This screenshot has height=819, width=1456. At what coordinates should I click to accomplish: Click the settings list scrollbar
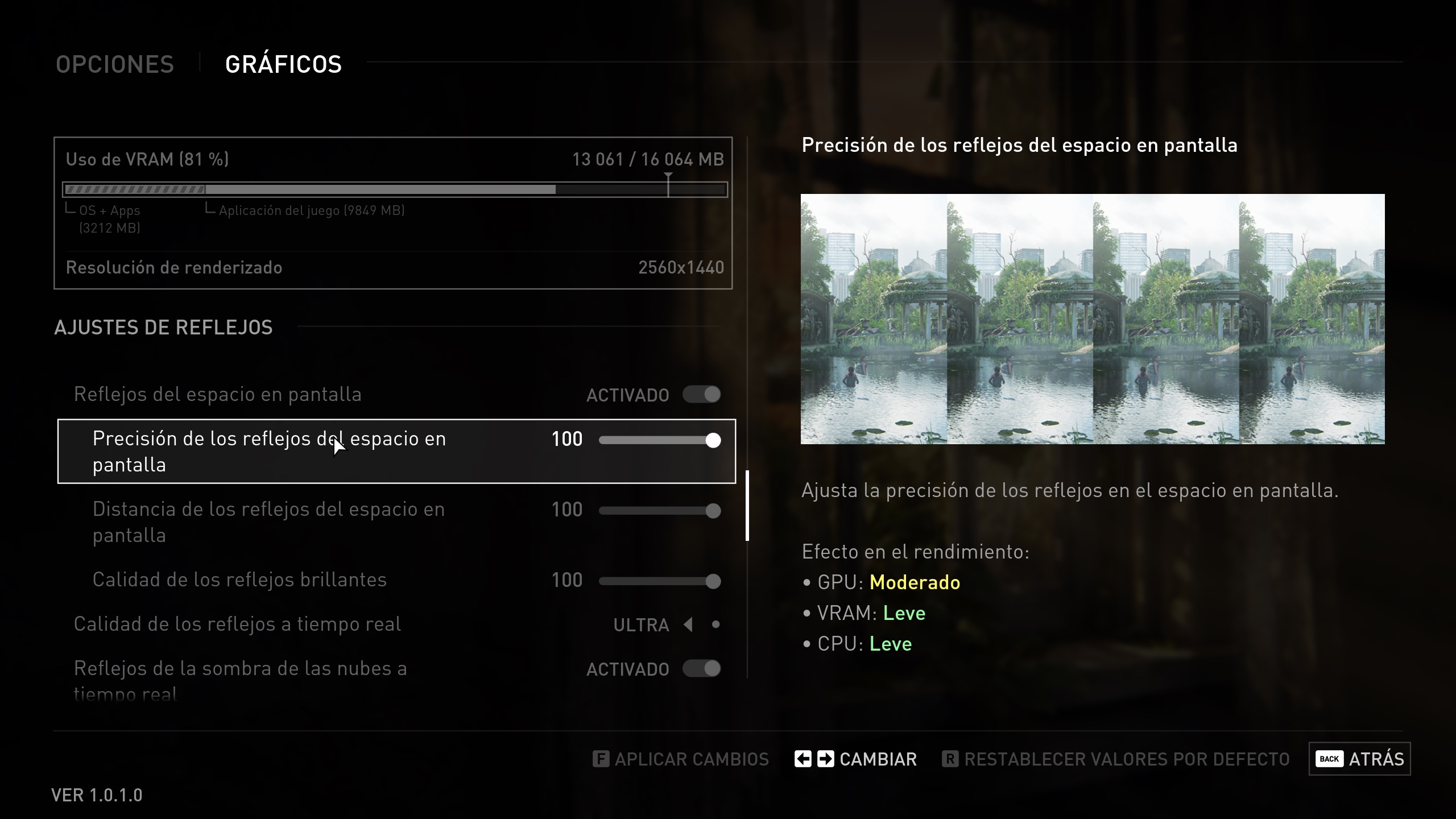click(x=747, y=505)
